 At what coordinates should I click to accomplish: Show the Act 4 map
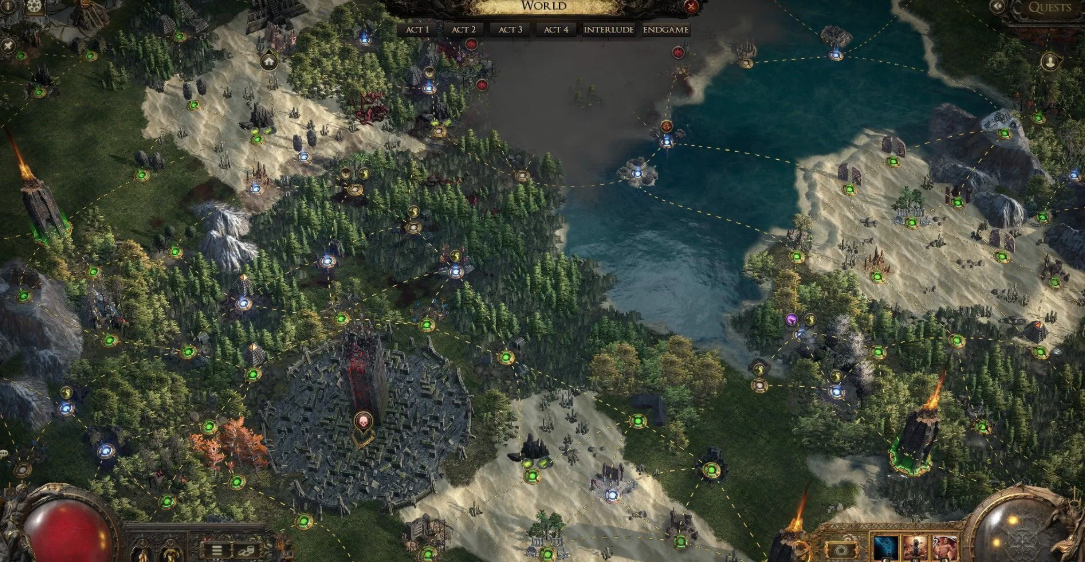(x=556, y=30)
